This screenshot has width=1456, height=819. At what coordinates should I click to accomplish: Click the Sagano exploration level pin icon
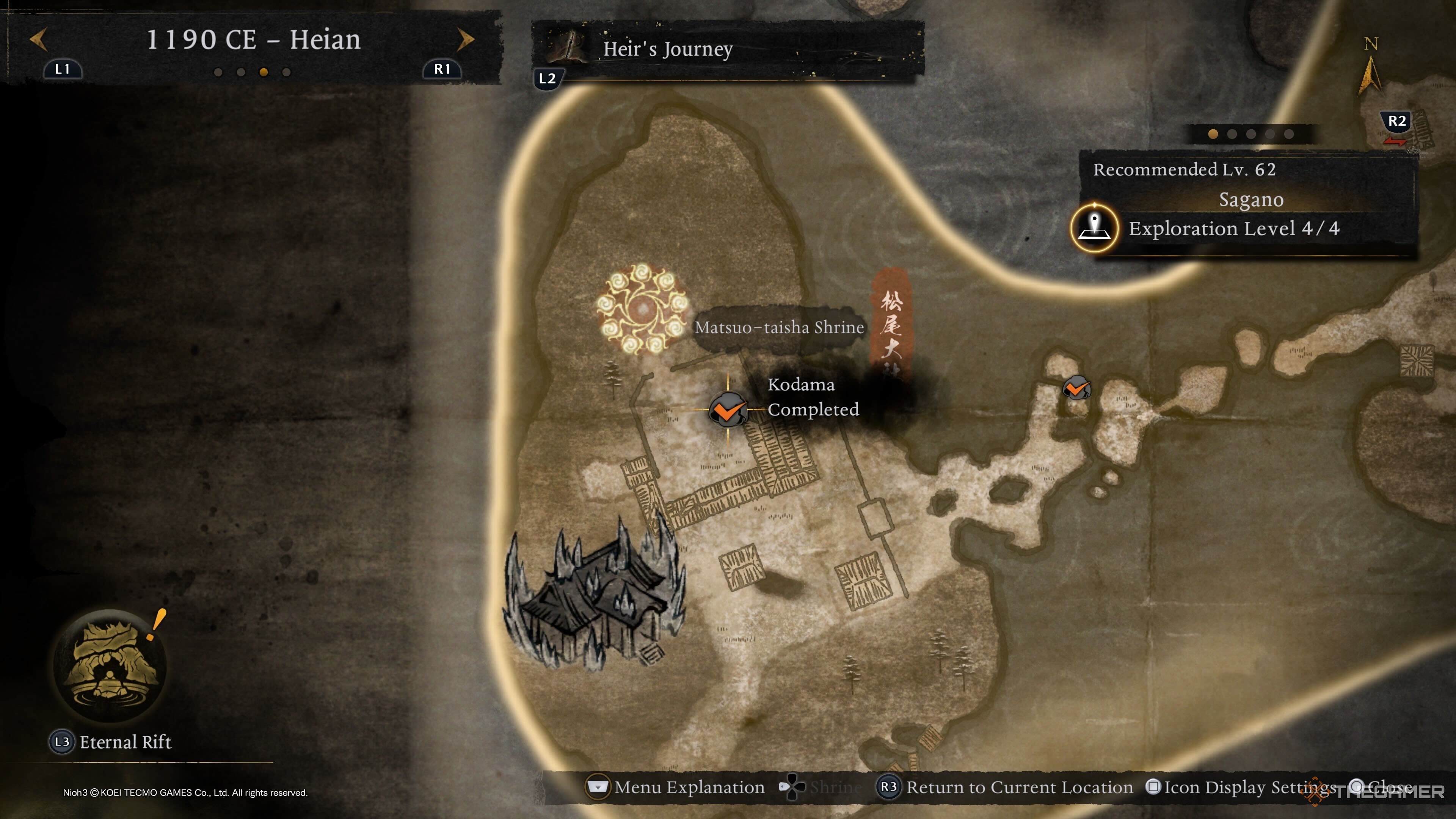[x=1094, y=228]
